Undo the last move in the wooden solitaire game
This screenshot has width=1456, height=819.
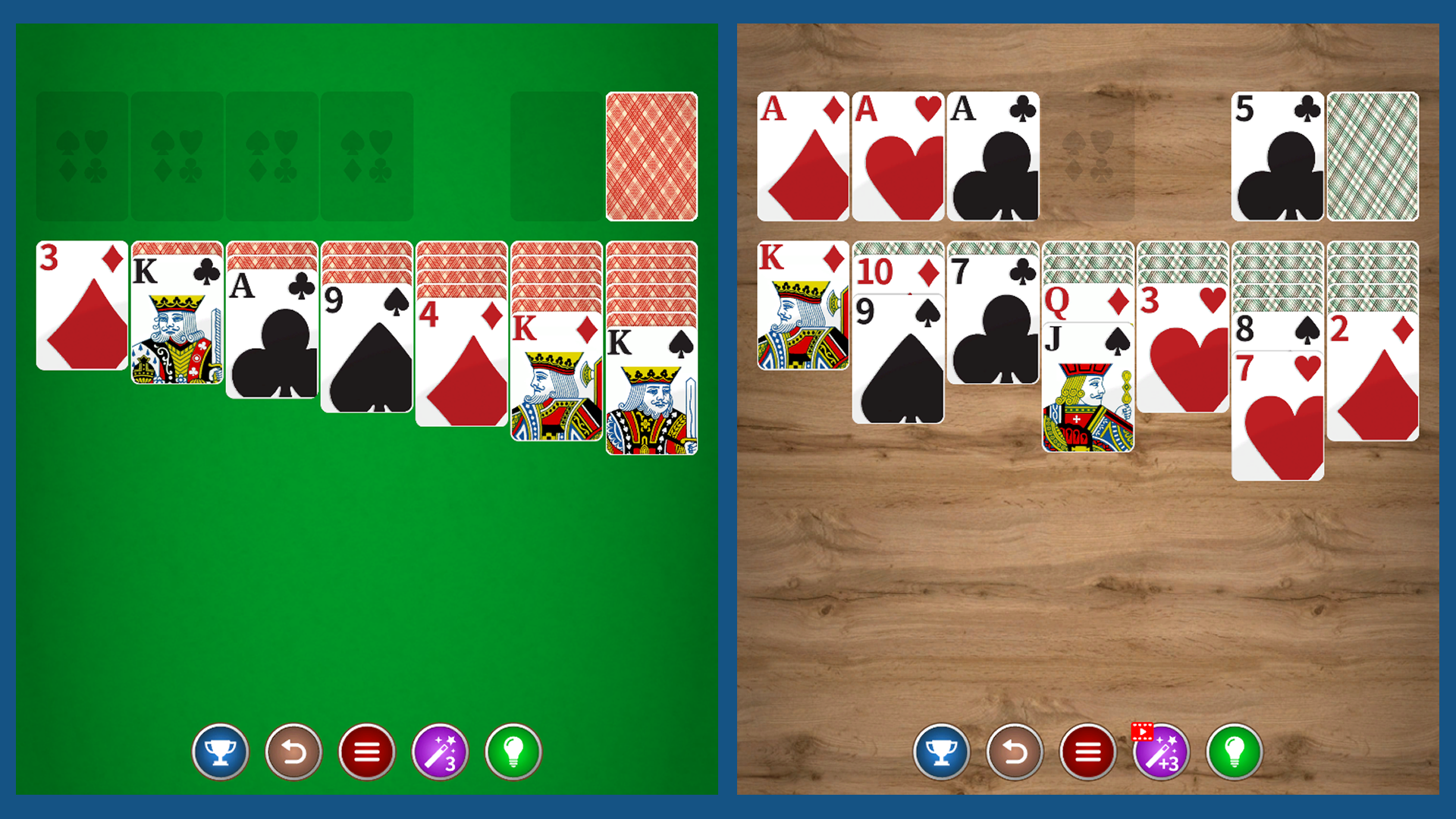coord(1015,752)
